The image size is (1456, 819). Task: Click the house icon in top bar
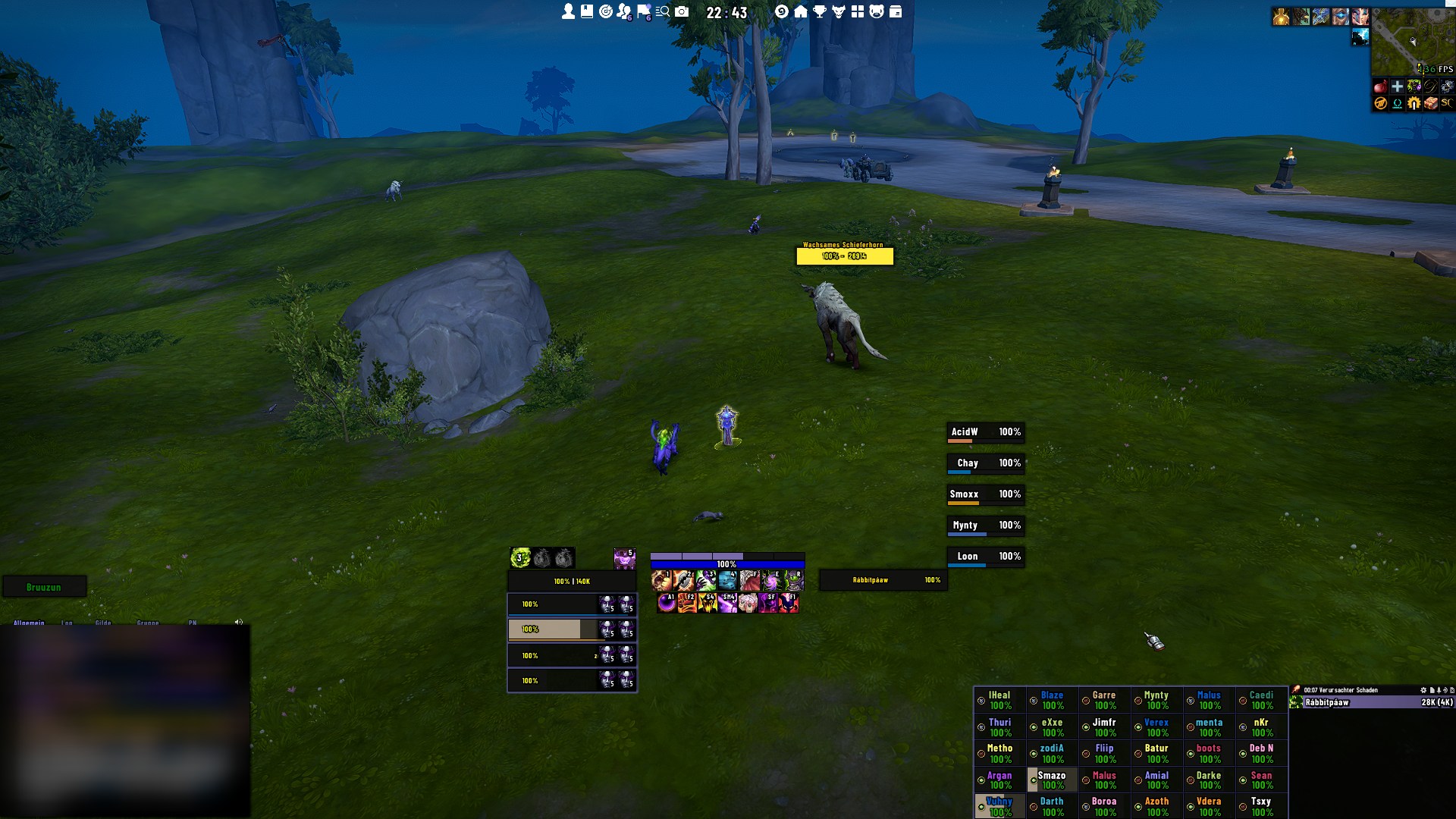tap(801, 11)
